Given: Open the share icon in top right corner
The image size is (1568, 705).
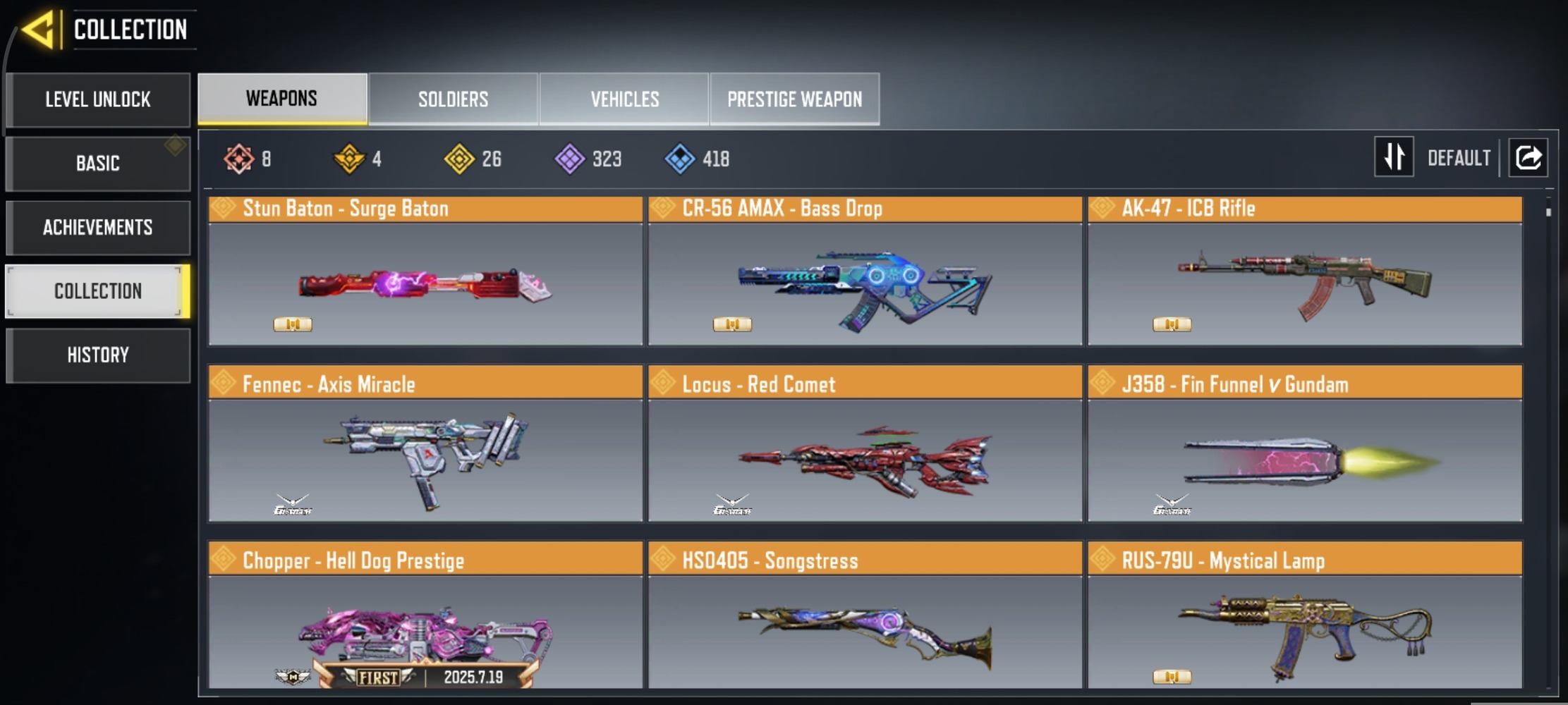Looking at the screenshot, I should [1528, 157].
